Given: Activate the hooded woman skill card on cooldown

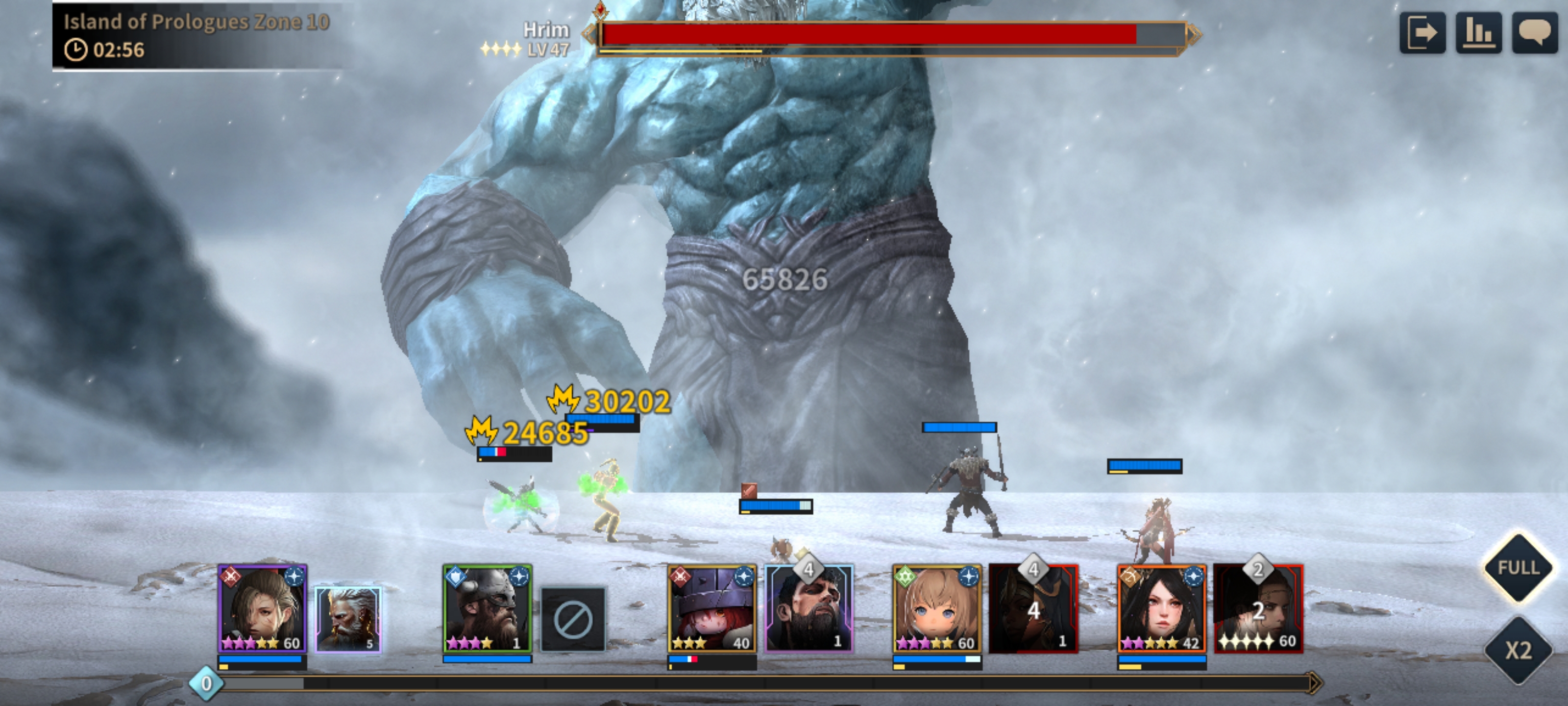Looking at the screenshot, I should pyautogui.click(x=1033, y=608).
